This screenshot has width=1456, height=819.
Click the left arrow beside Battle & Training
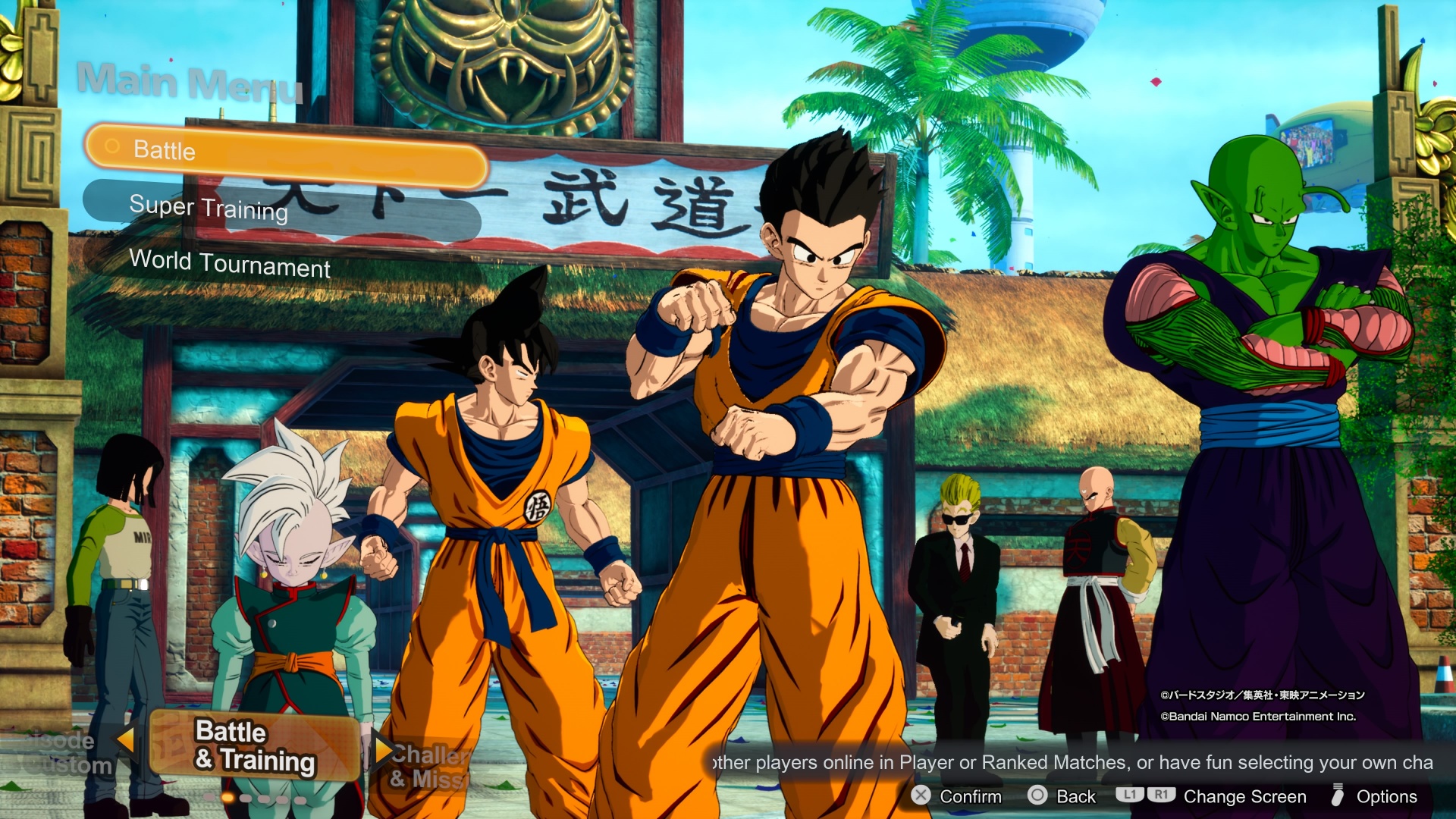[126, 739]
